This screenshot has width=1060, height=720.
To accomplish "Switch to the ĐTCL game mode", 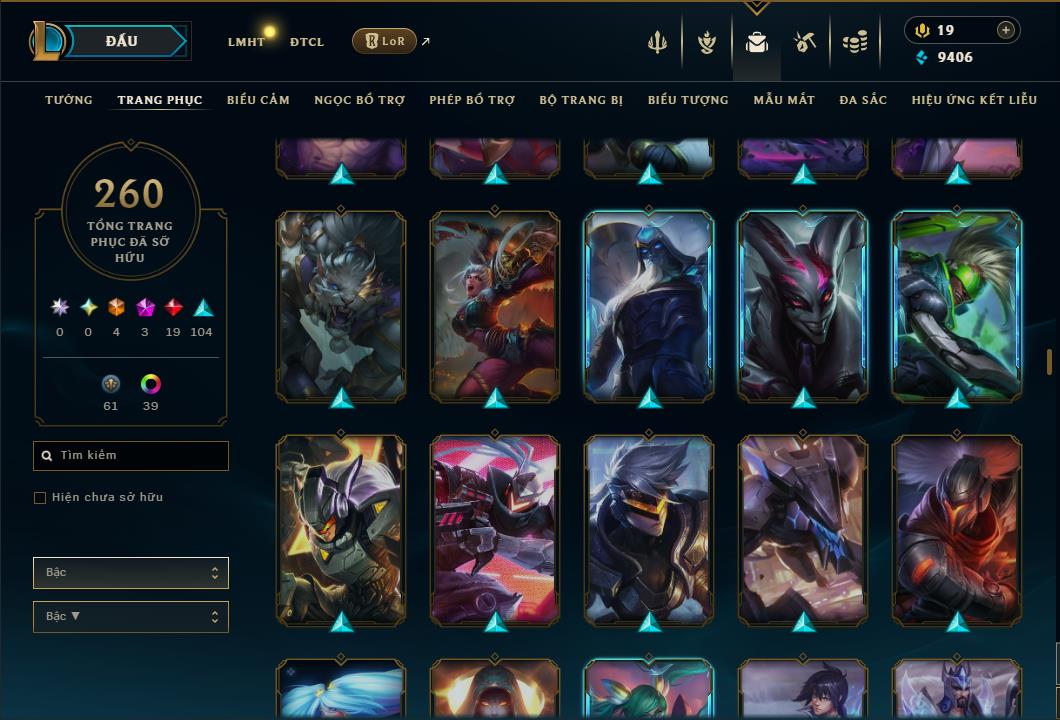I will pos(307,42).
